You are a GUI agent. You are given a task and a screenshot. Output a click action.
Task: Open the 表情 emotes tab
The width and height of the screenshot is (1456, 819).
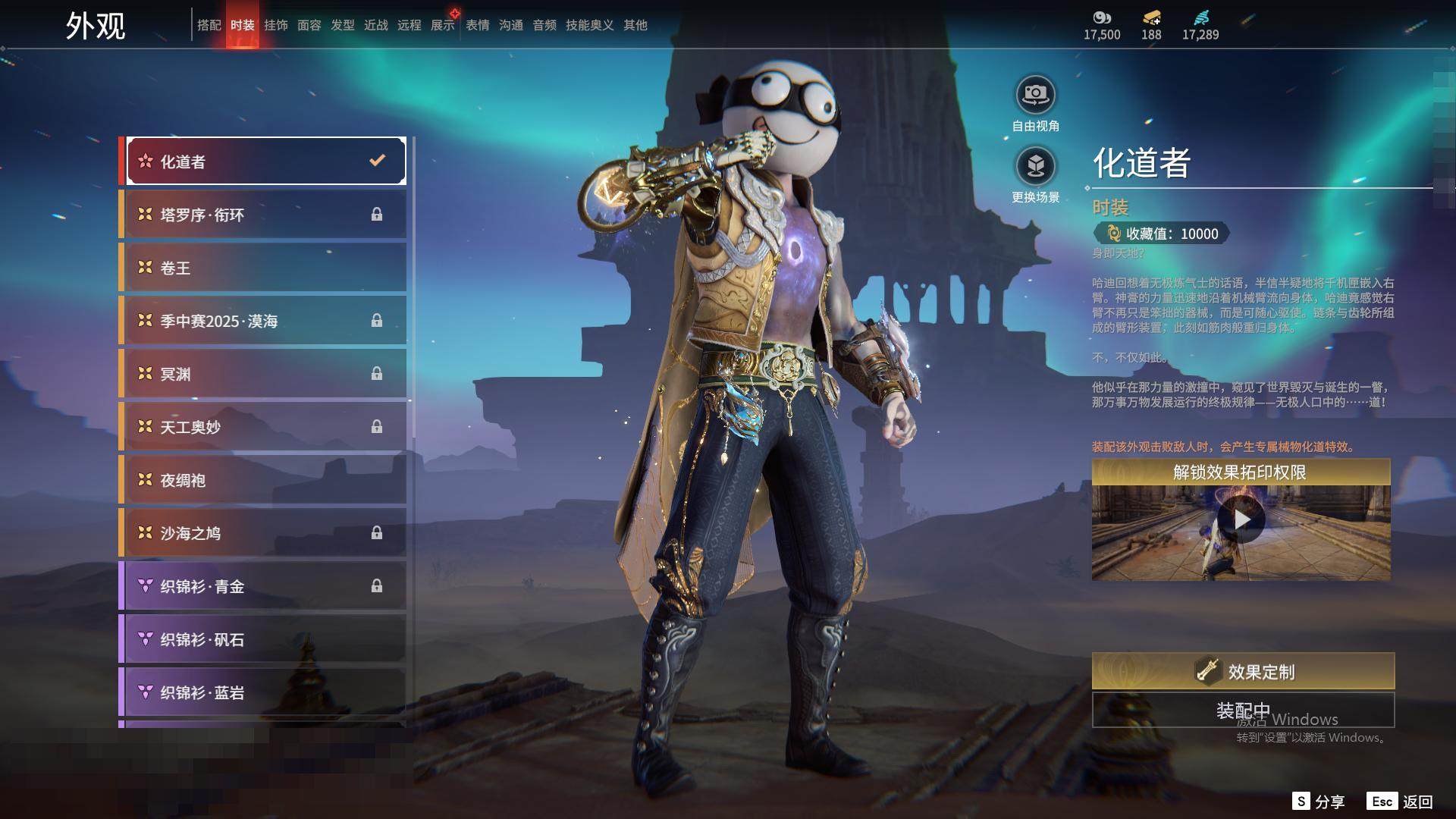(x=478, y=25)
